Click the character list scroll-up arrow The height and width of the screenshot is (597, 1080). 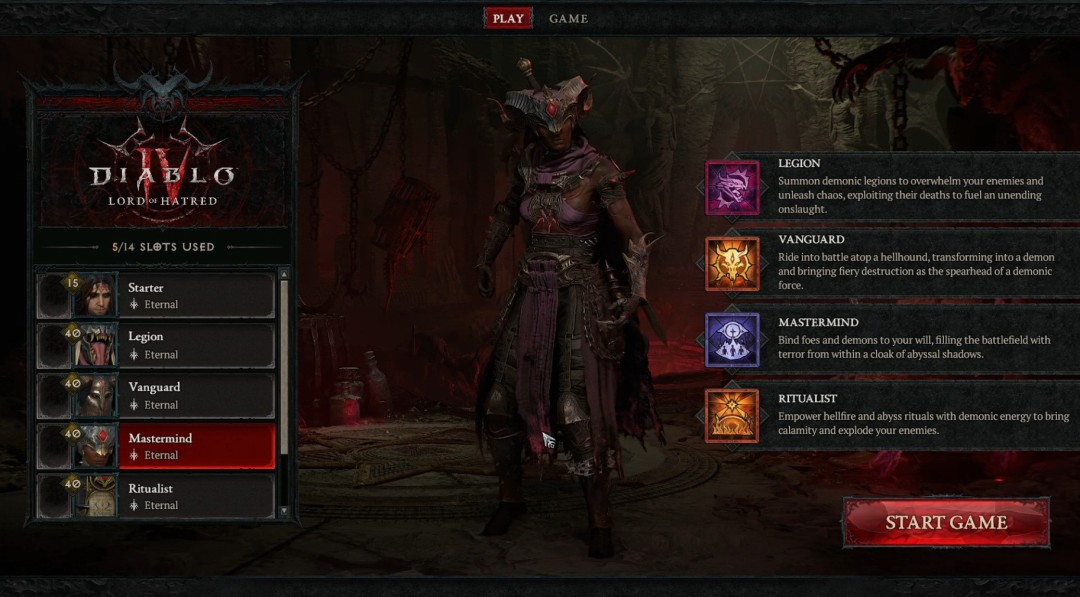point(284,273)
